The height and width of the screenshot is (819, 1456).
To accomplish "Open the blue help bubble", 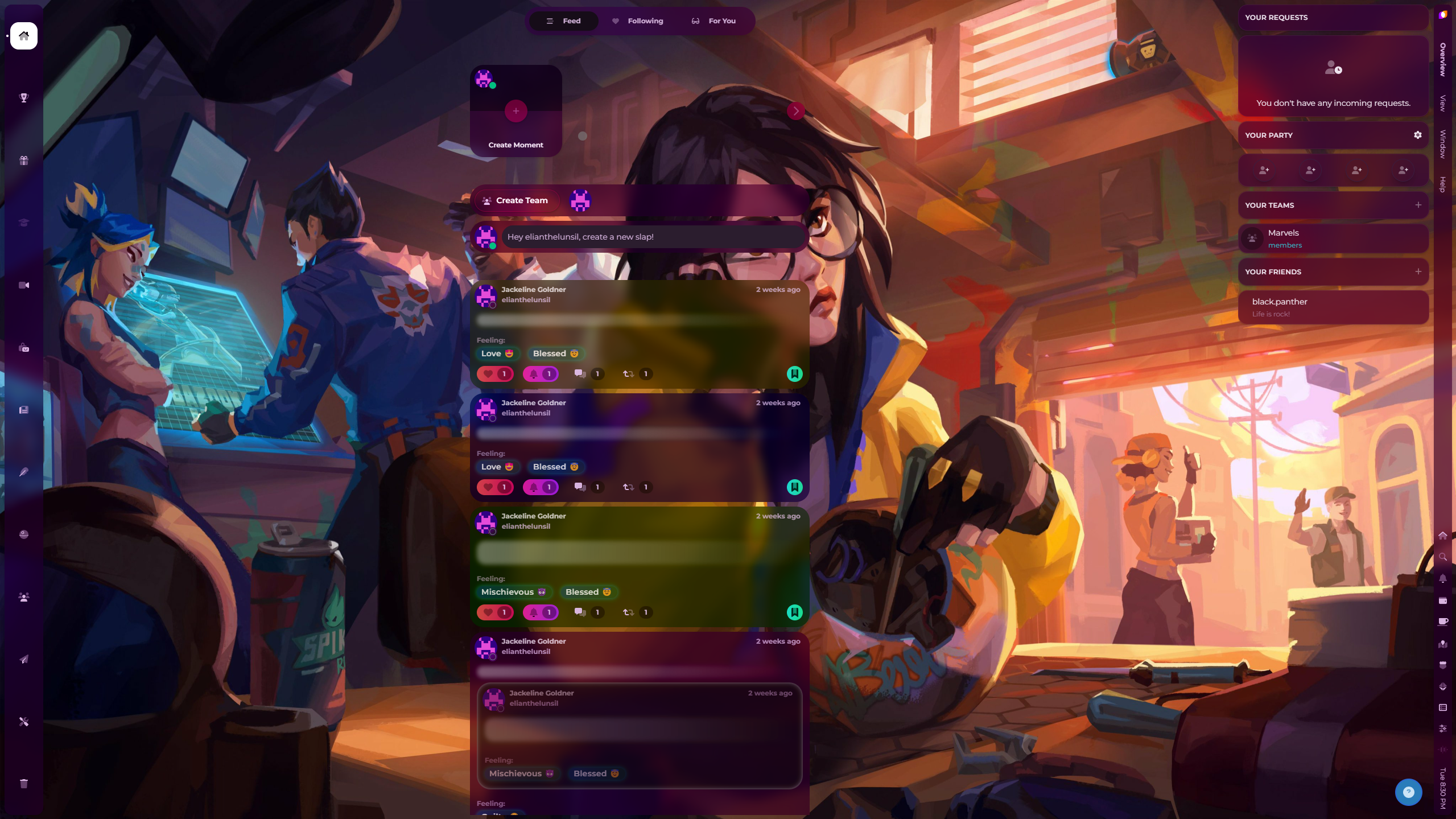I will click(x=1408, y=792).
